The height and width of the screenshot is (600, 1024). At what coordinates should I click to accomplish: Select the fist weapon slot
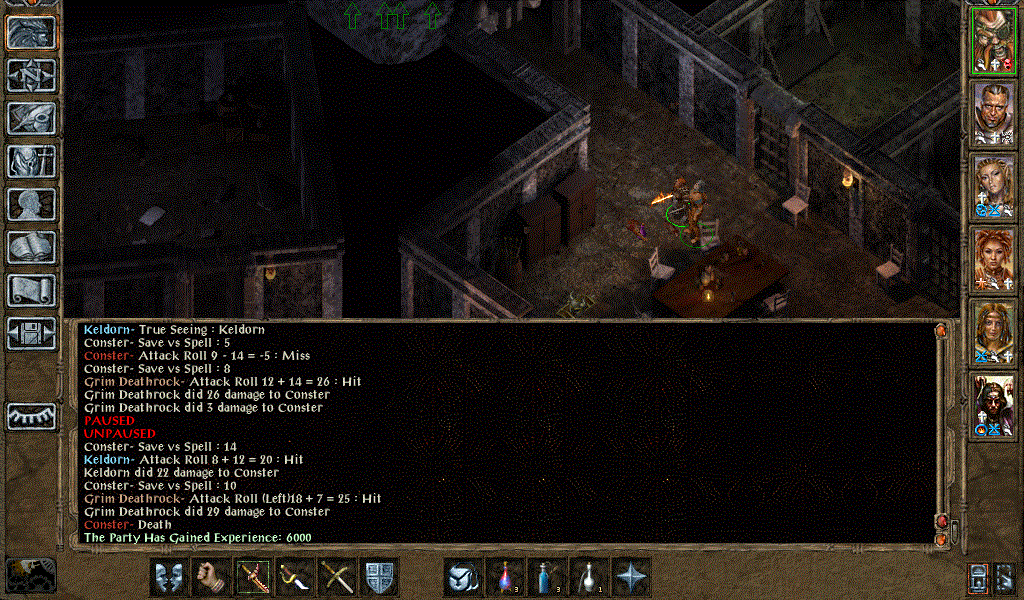[x=211, y=578]
